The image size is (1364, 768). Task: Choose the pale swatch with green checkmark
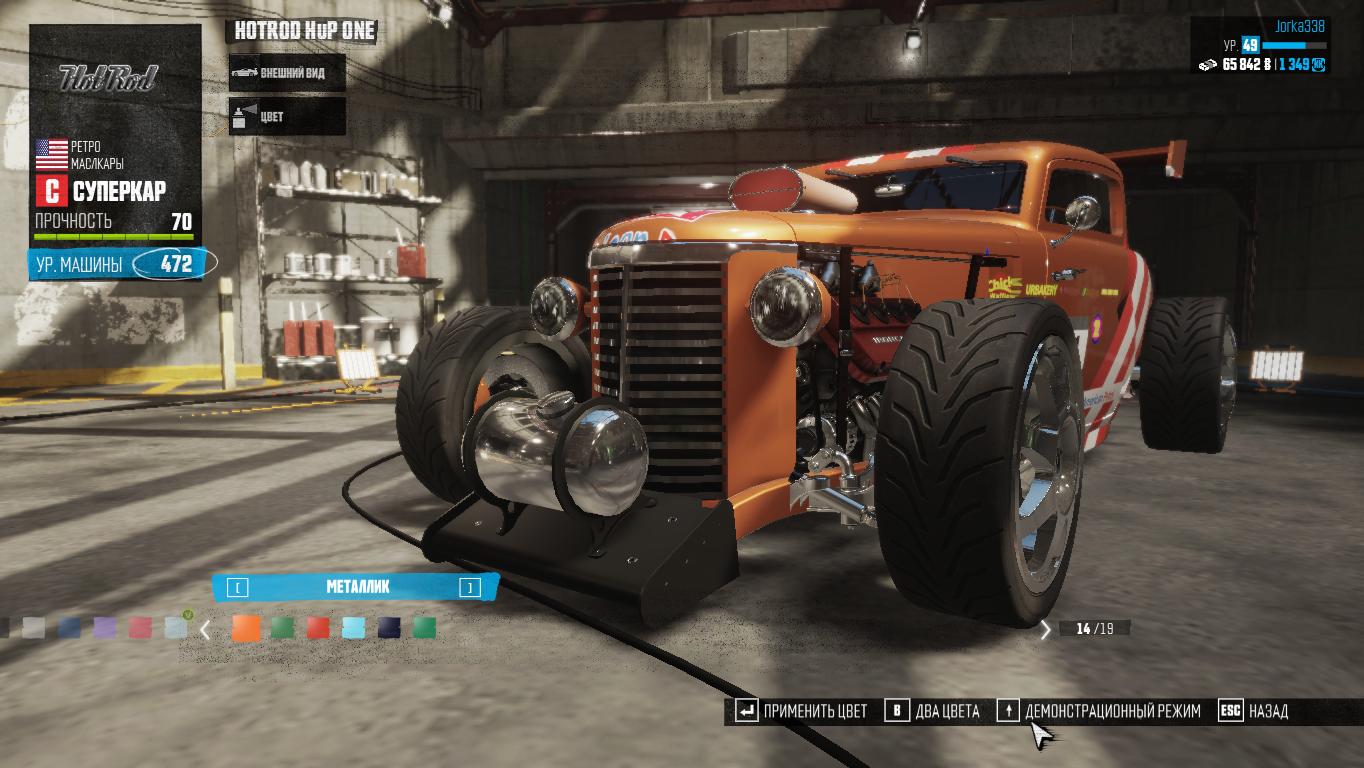(x=176, y=628)
